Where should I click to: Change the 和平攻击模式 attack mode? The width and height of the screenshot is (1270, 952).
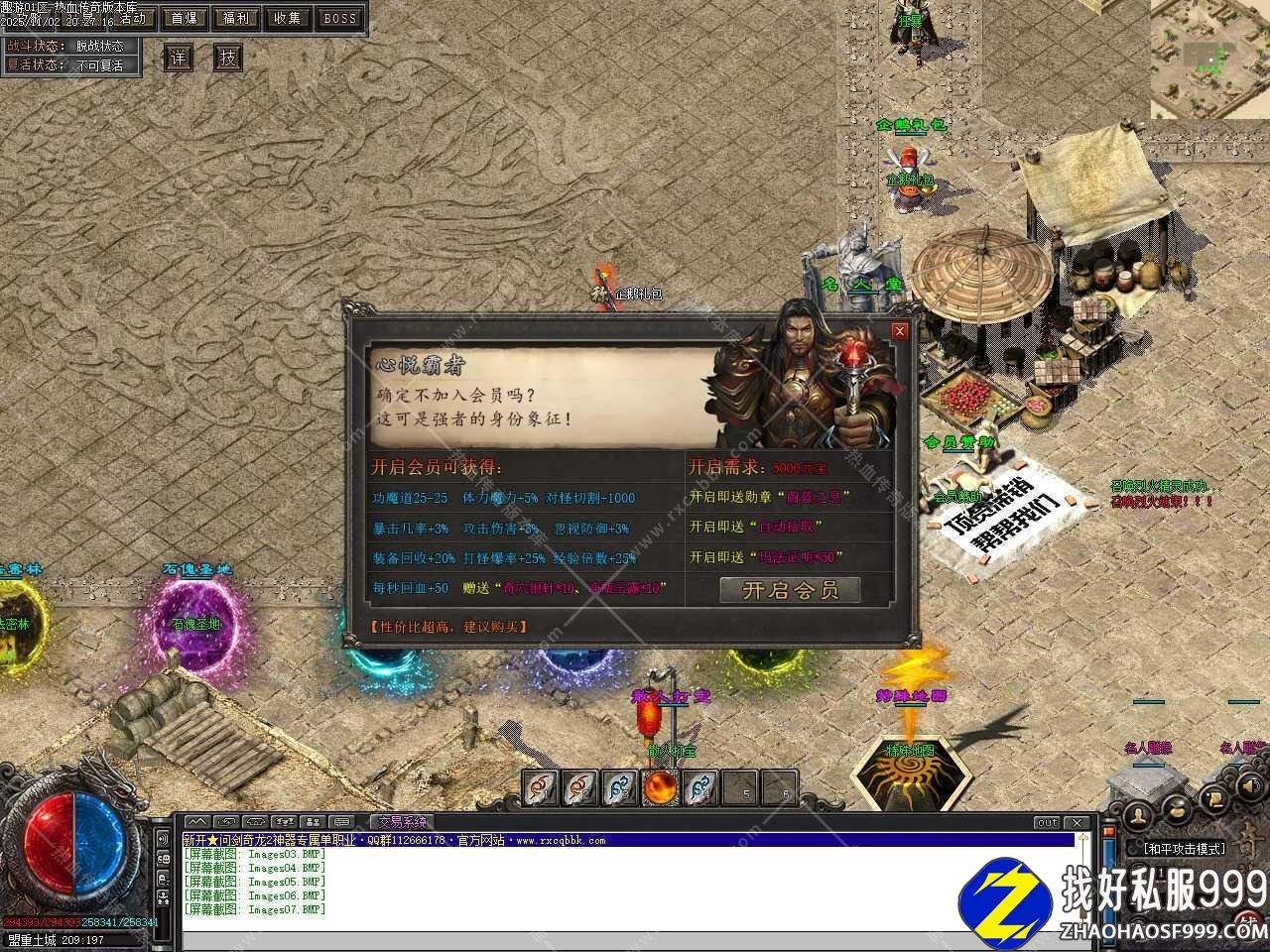[x=1184, y=849]
